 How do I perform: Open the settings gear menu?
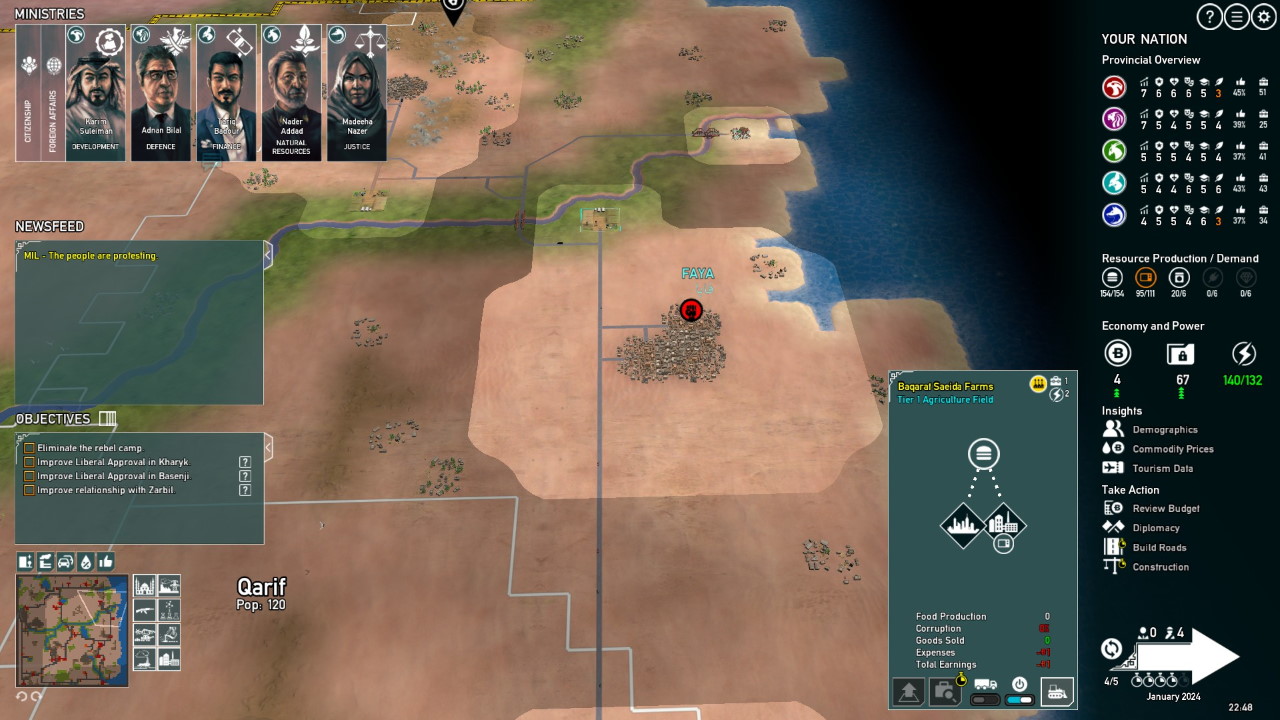click(x=1264, y=17)
